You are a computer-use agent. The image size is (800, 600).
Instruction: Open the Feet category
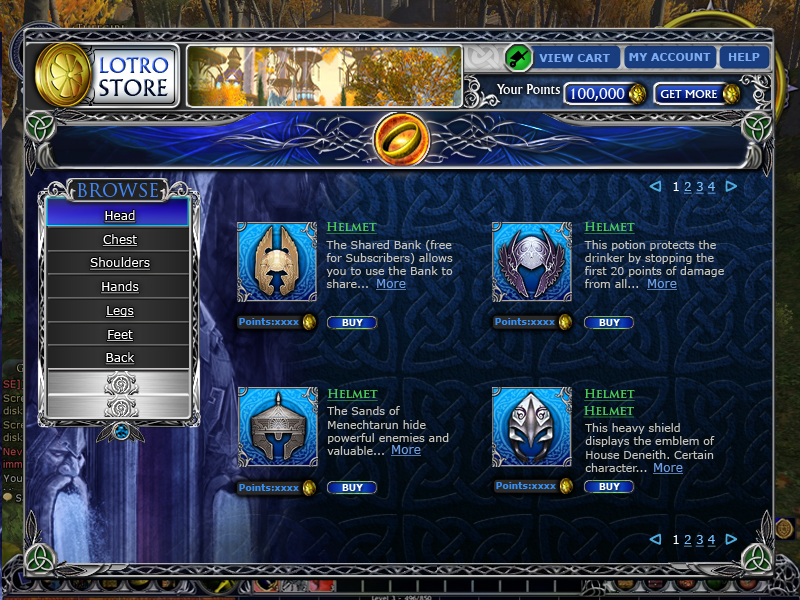[x=119, y=334]
